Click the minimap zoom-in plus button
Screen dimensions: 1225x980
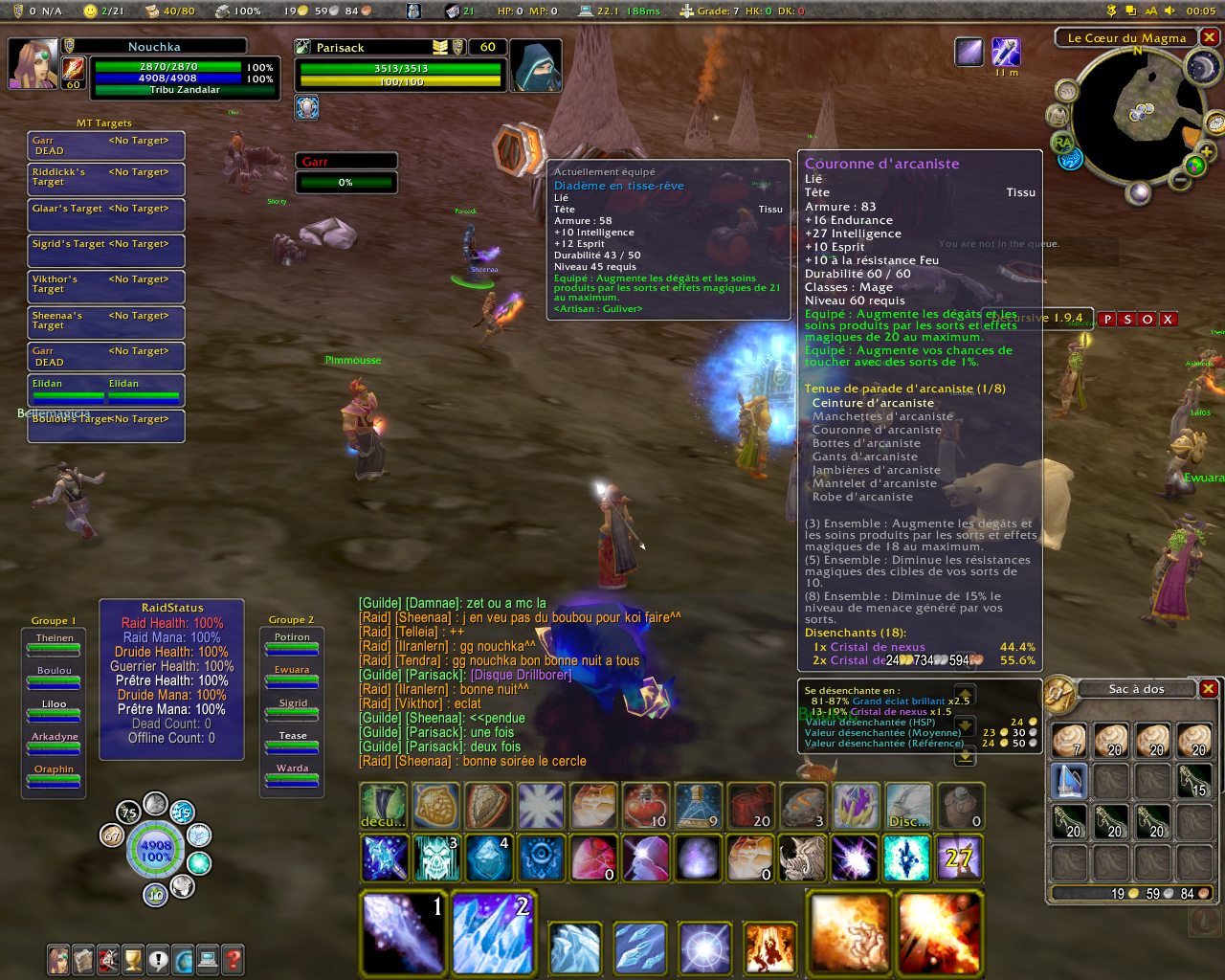pos(1205,153)
